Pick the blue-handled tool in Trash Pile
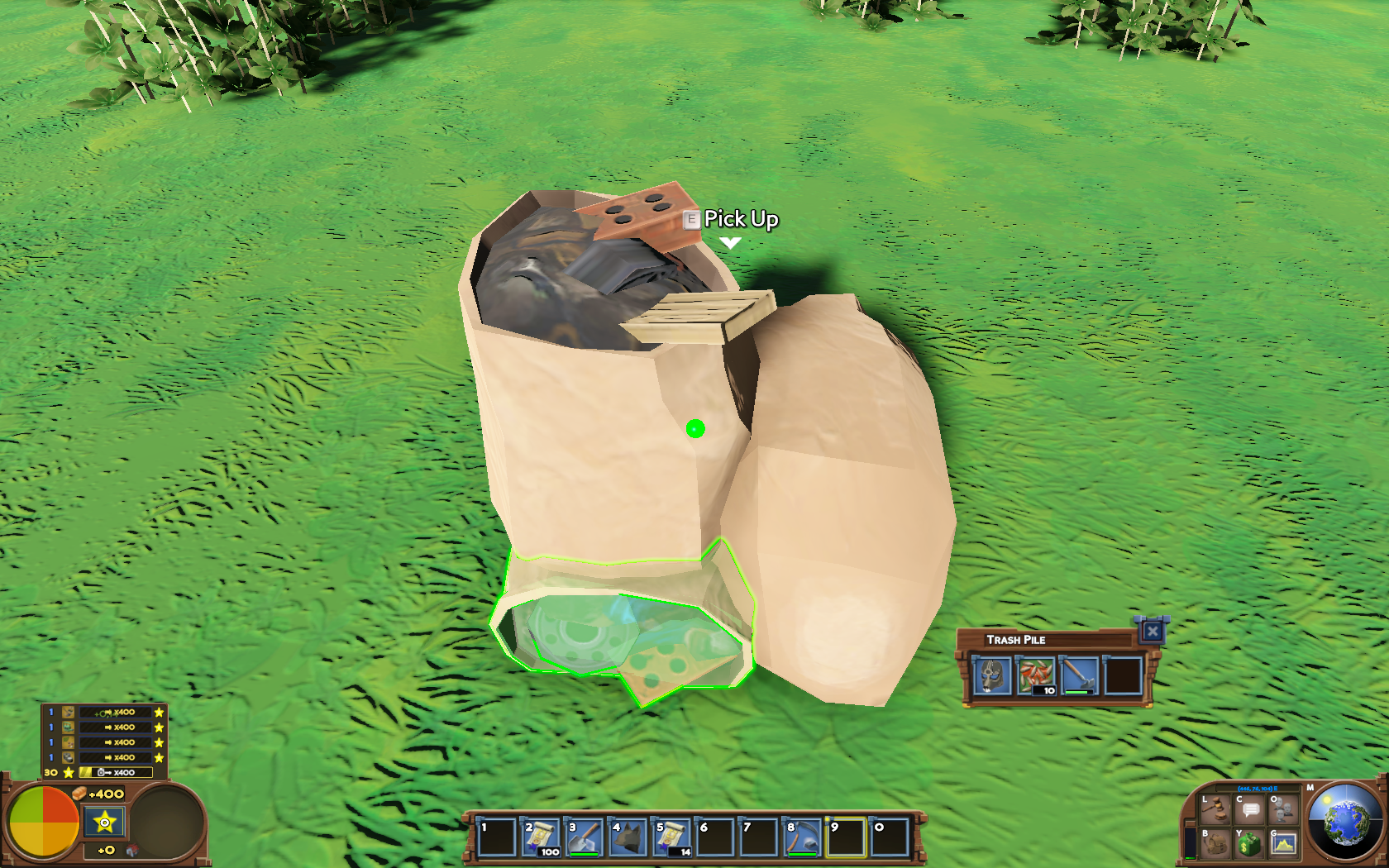 (x=1079, y=675)
